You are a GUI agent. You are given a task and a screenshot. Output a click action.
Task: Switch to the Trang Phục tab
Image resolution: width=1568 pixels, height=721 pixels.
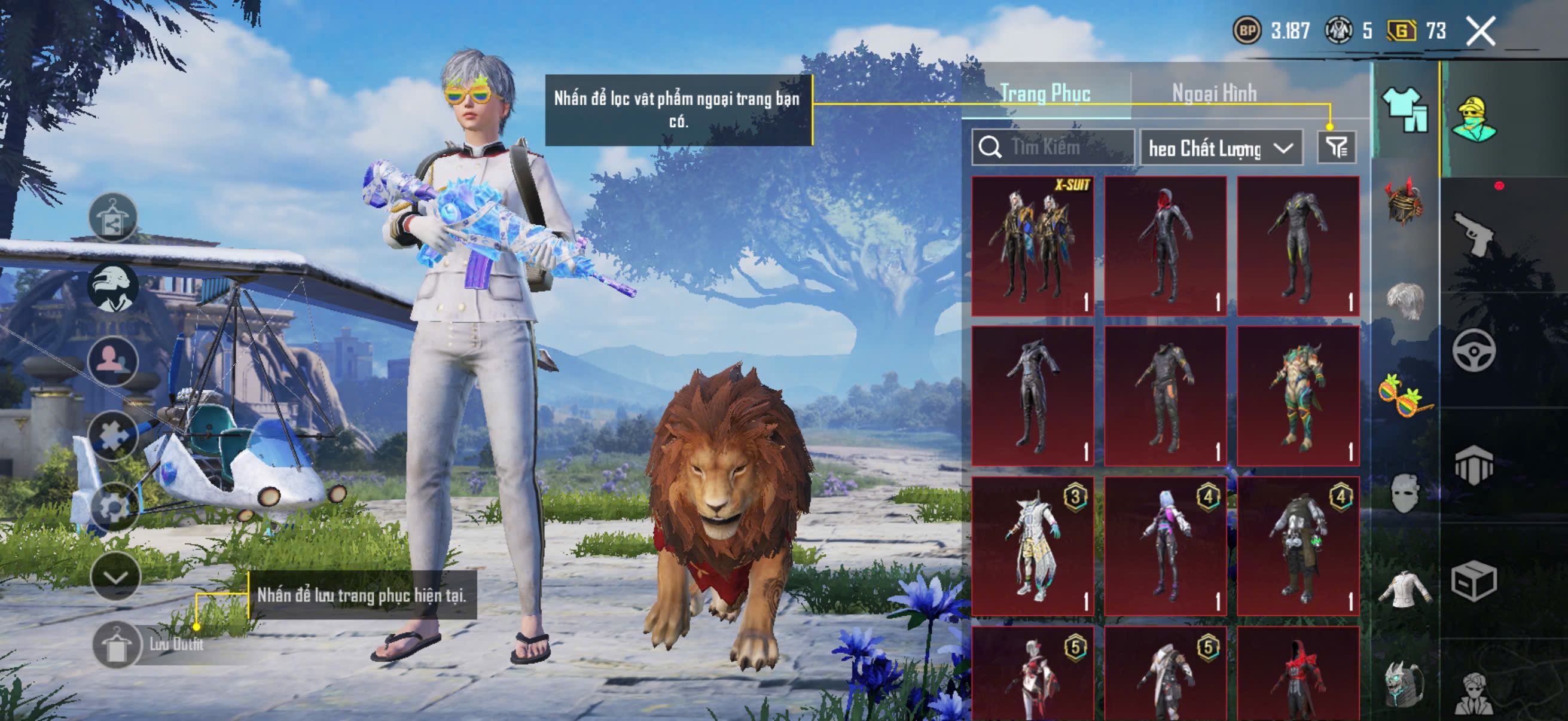coord(1045,94)
